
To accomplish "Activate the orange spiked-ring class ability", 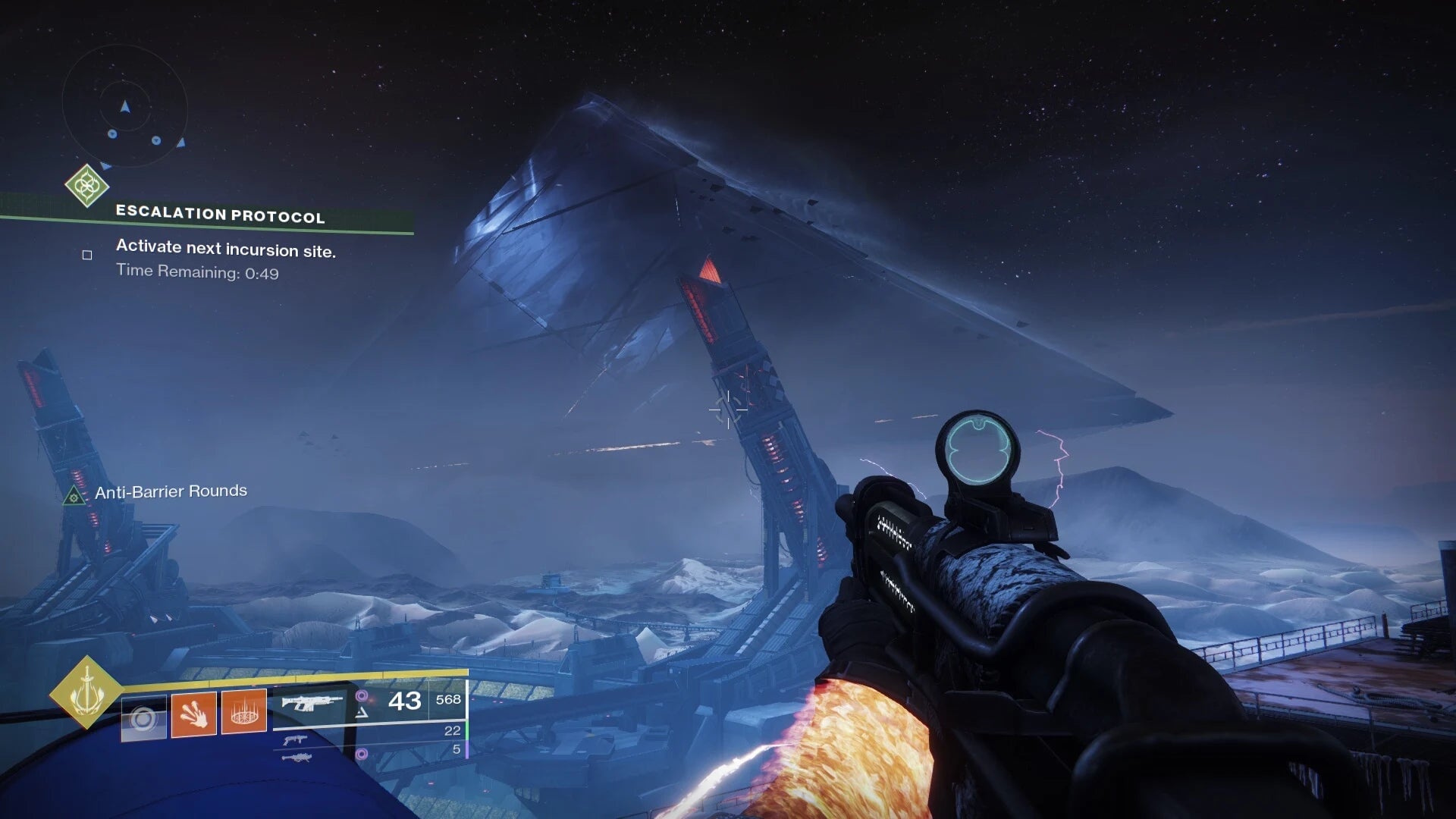I will (243, 712).
